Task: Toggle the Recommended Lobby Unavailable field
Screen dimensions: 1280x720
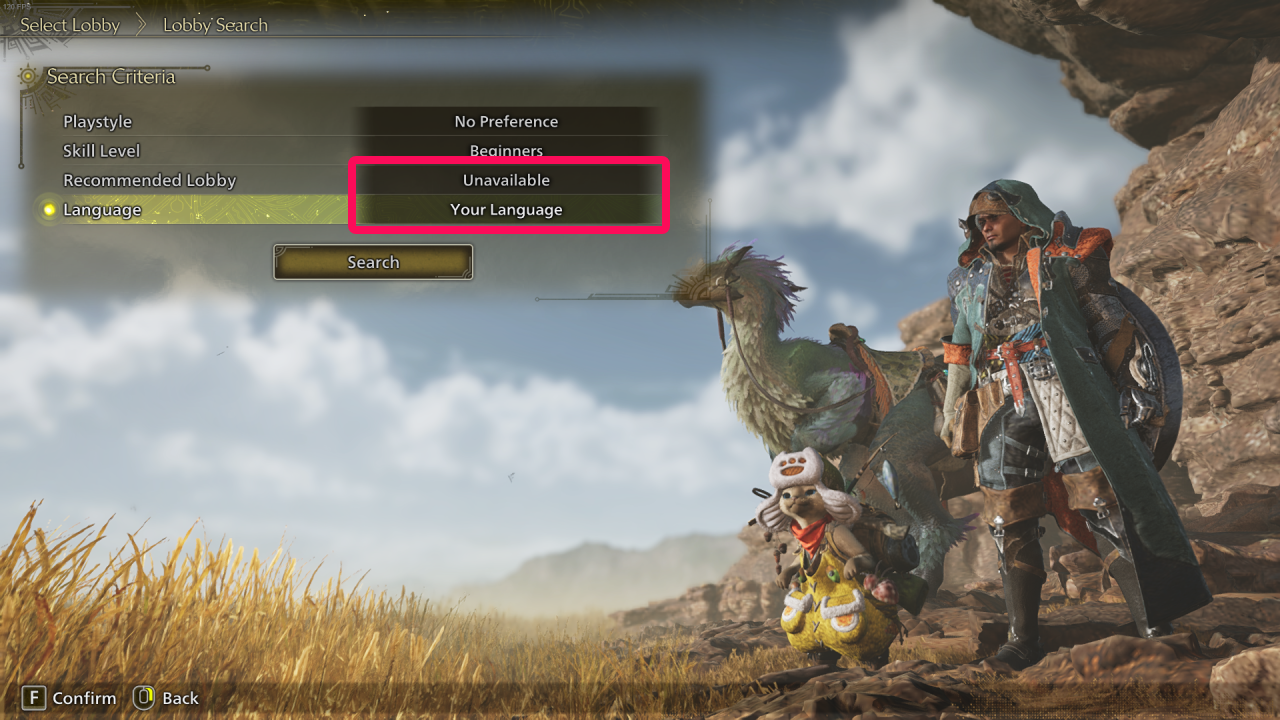Action: pos(508,180)
